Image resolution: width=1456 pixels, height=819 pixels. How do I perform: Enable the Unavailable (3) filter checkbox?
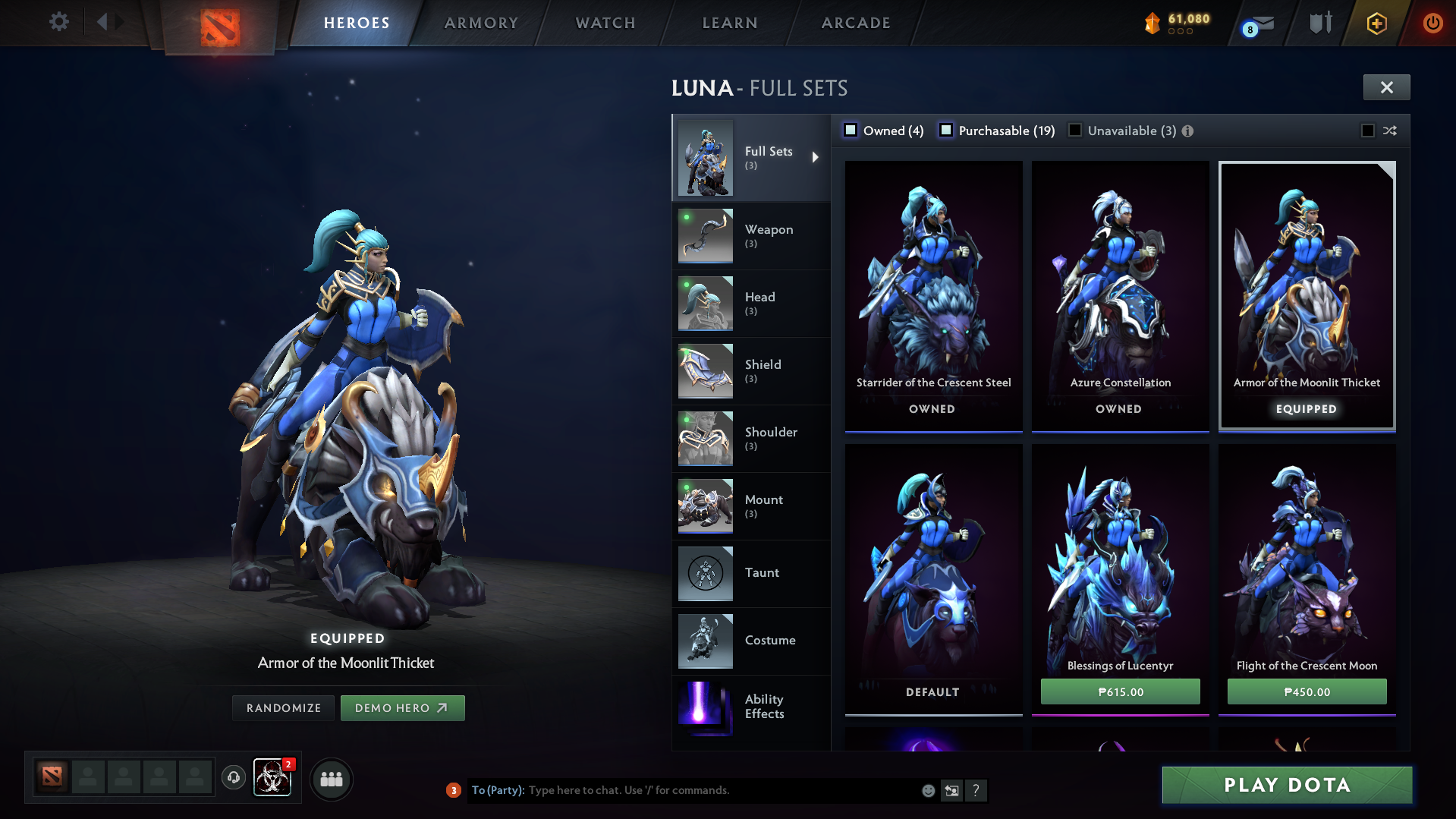(1075, 130)
